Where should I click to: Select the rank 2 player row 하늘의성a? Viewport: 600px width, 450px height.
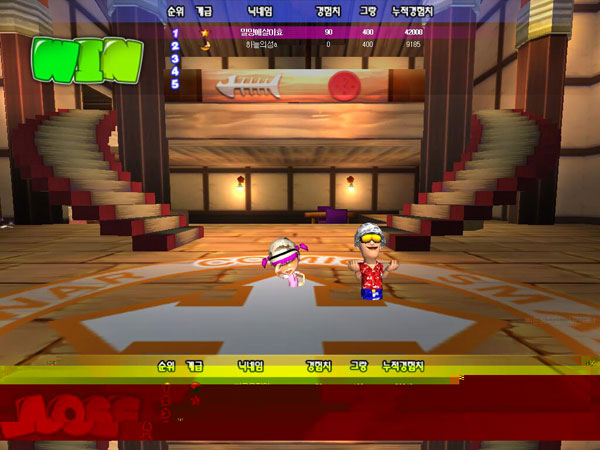pos(320,45)
